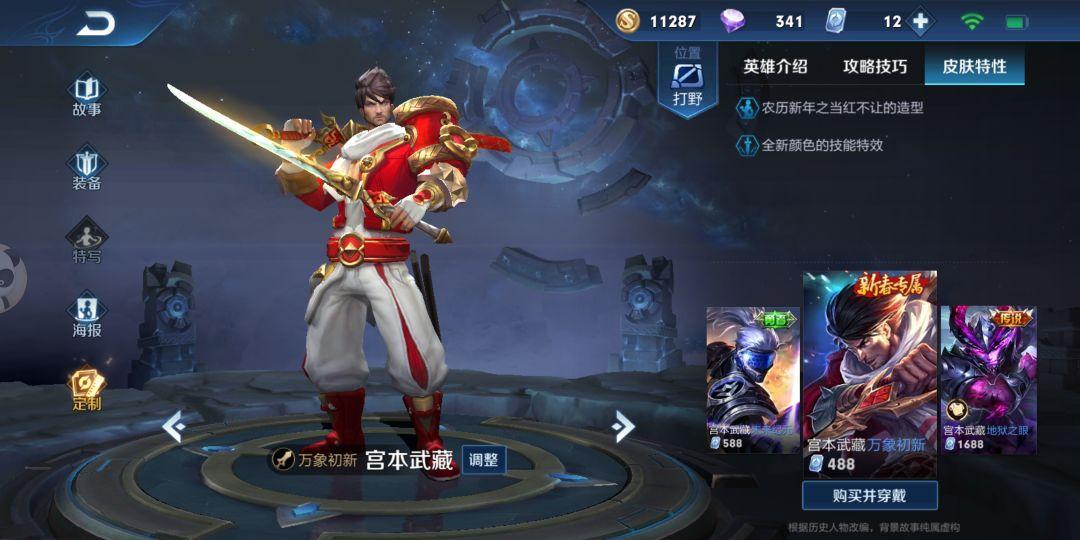Open the 海报 poster view
Image resolution: width=1080 pixels, height=540 pixels.
pos(87,315)
